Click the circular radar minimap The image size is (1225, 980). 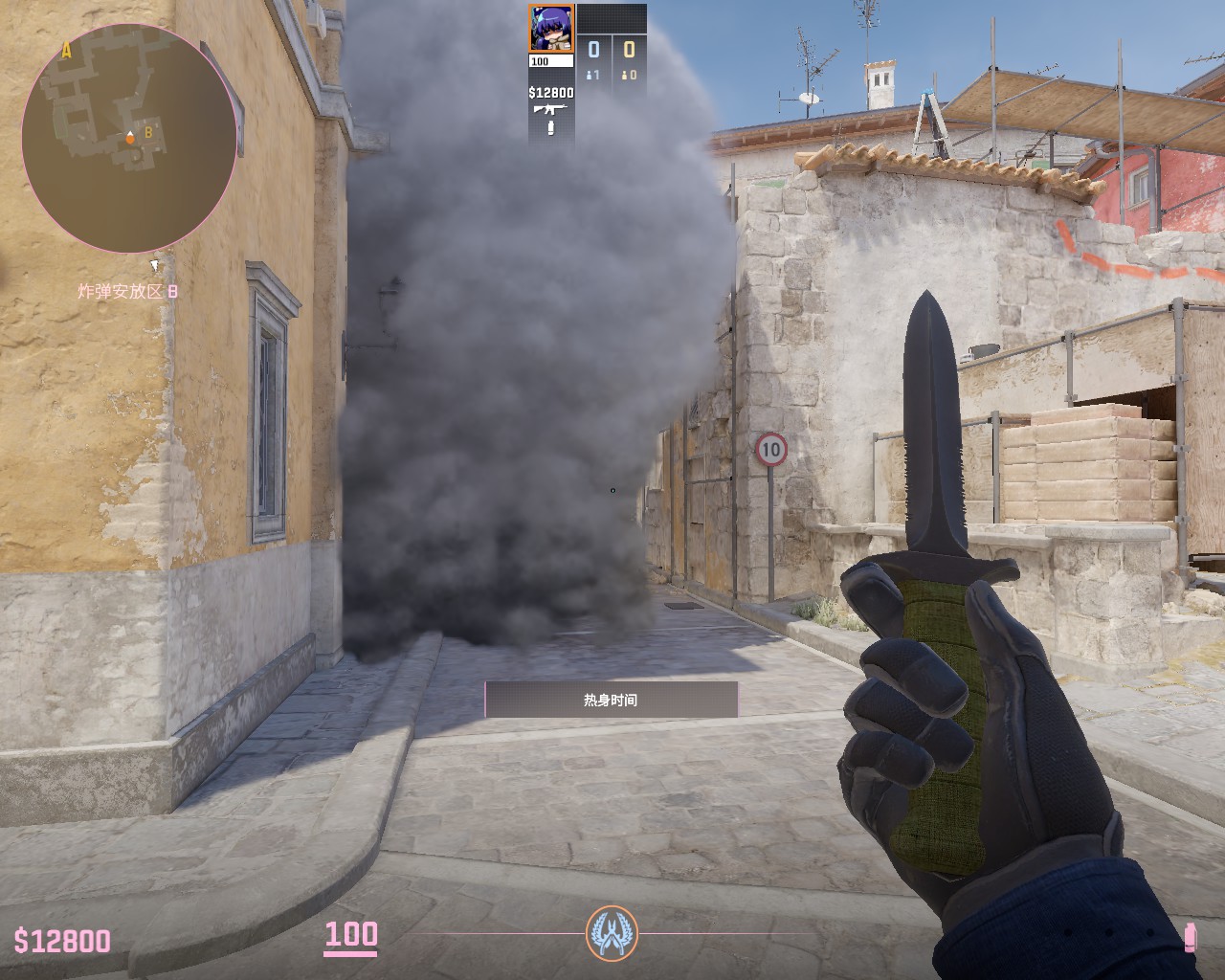[129, 138]
